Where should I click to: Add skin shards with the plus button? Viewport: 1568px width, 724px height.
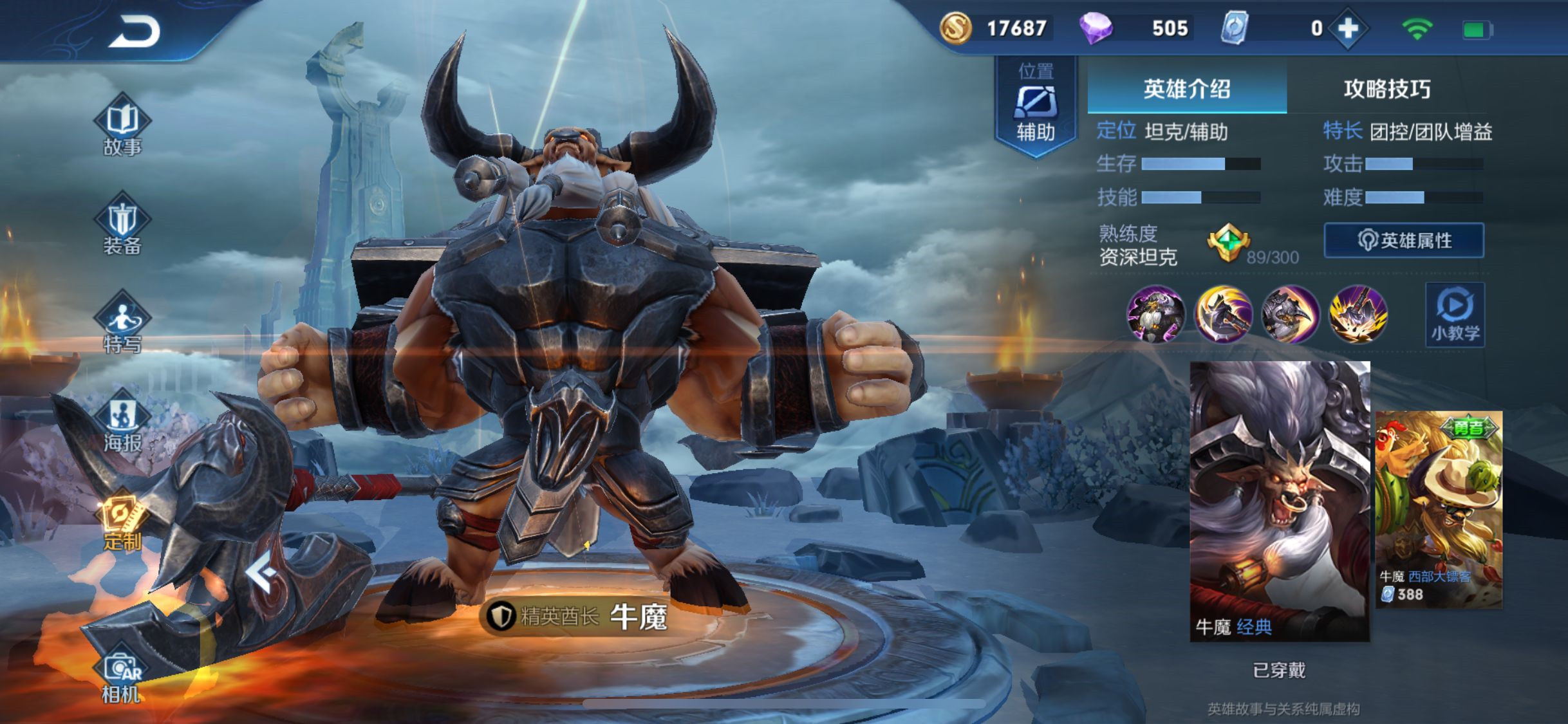pyautogui.click(x=1348, y=28)
